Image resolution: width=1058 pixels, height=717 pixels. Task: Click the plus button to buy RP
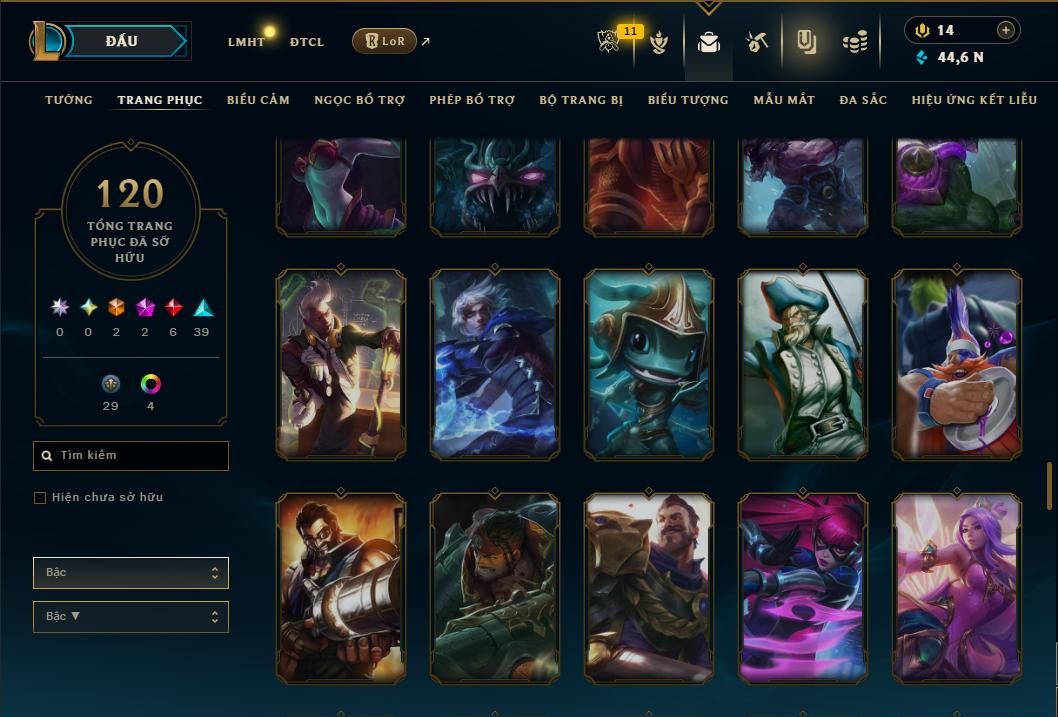(x=1006, y=30)
